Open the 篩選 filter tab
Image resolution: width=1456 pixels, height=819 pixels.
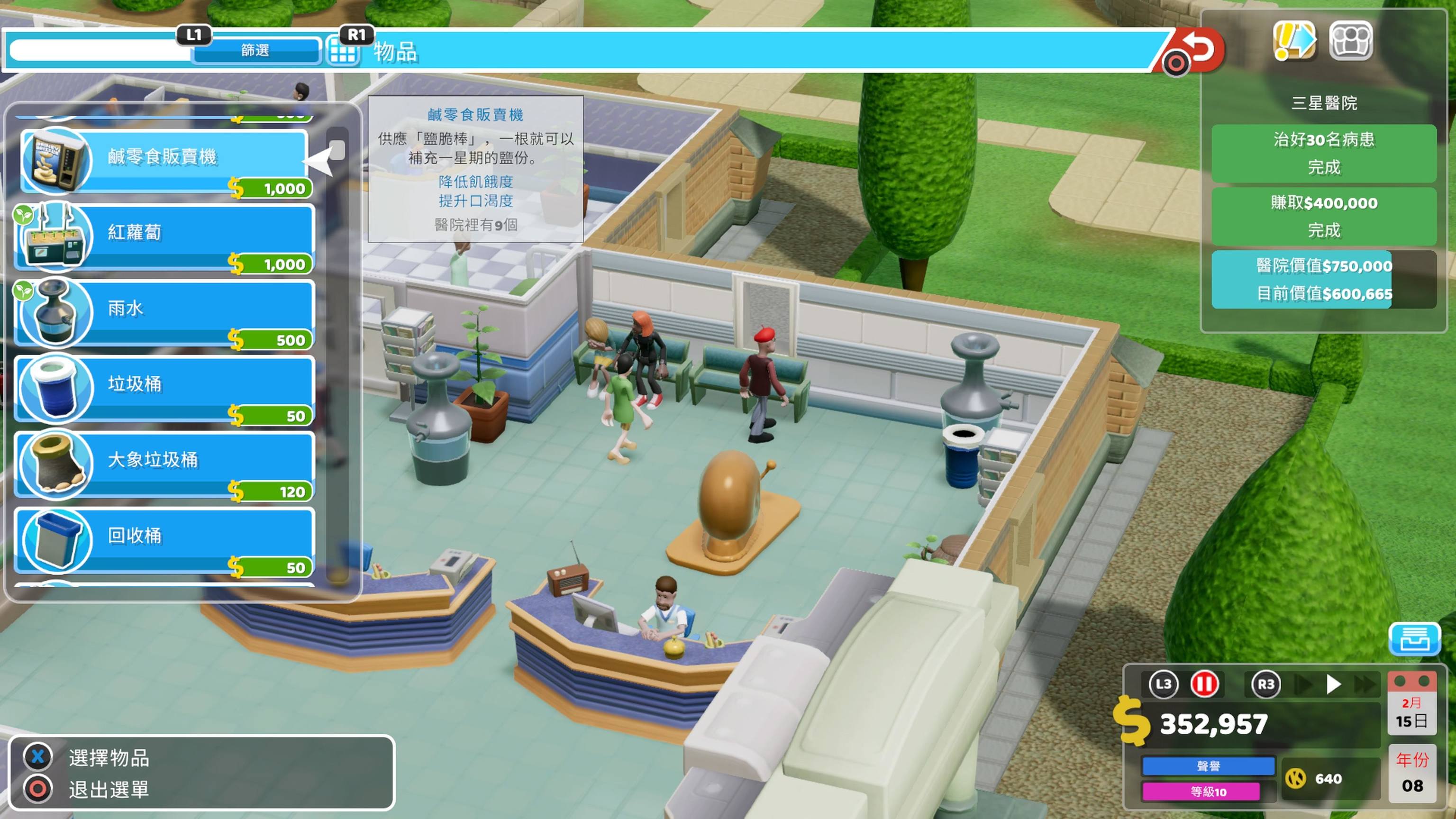tap(255, 51)
